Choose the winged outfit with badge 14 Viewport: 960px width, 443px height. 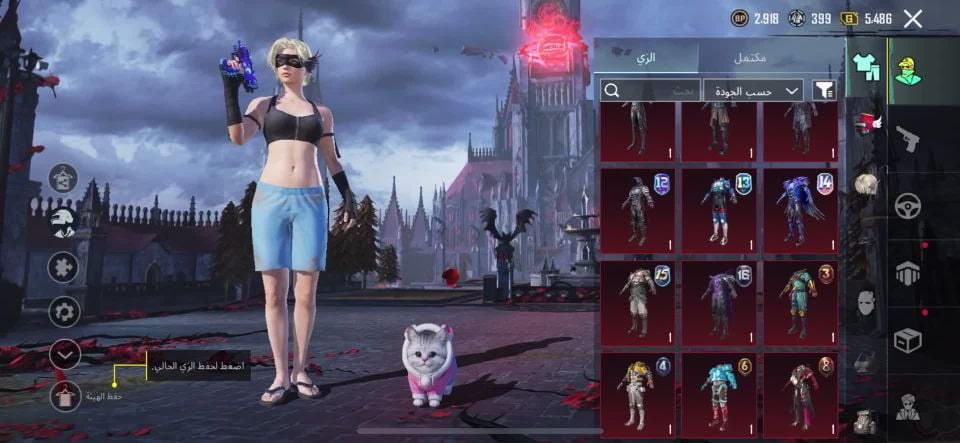coord(800,210)
